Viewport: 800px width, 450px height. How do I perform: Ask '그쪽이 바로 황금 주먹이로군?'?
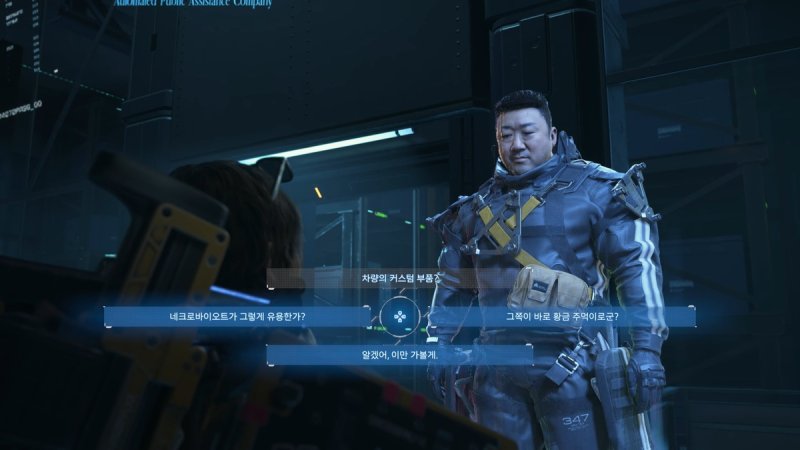tap(562, 317)
